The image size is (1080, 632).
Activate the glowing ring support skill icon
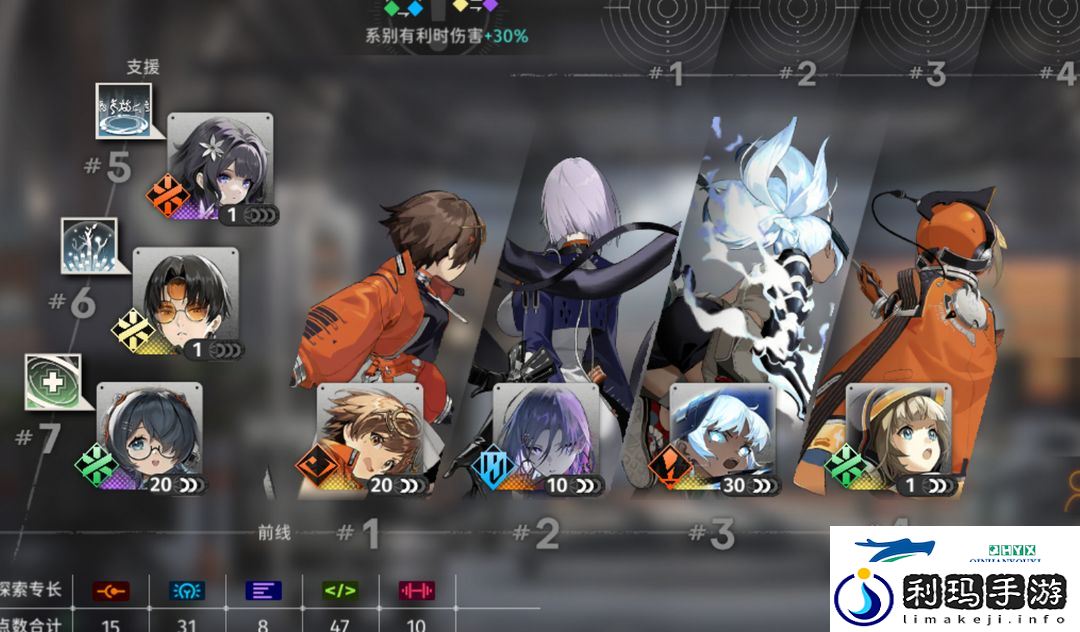pos(123,110)
